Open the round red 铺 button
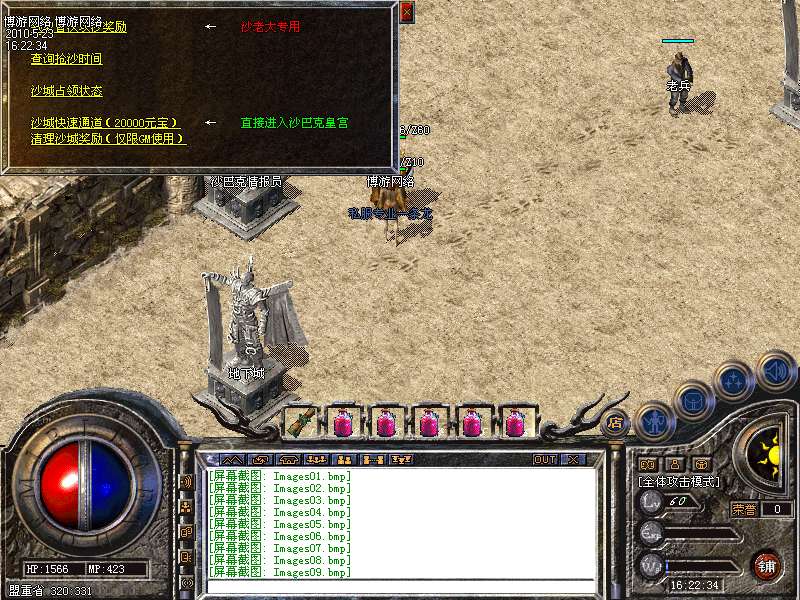This screenshot has height=600, width=800. coord(766,565)
